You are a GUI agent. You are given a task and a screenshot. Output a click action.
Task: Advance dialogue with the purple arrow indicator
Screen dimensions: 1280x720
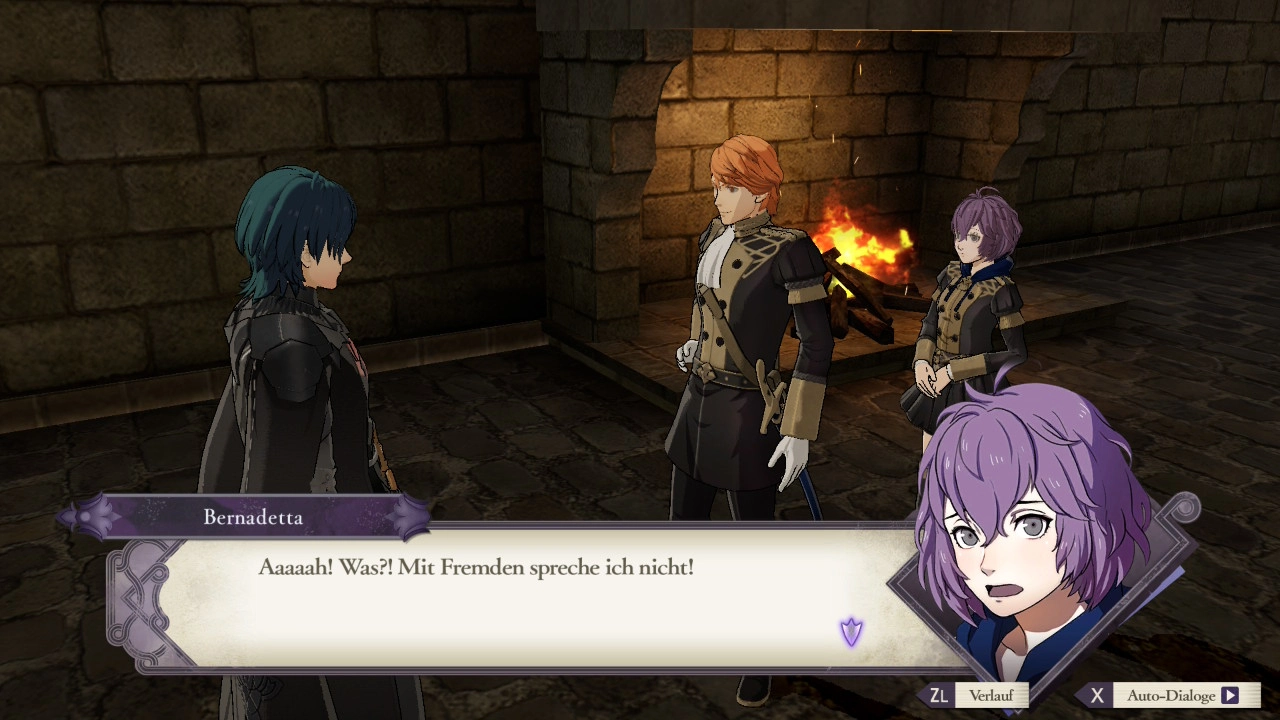[x=851, y=631]
